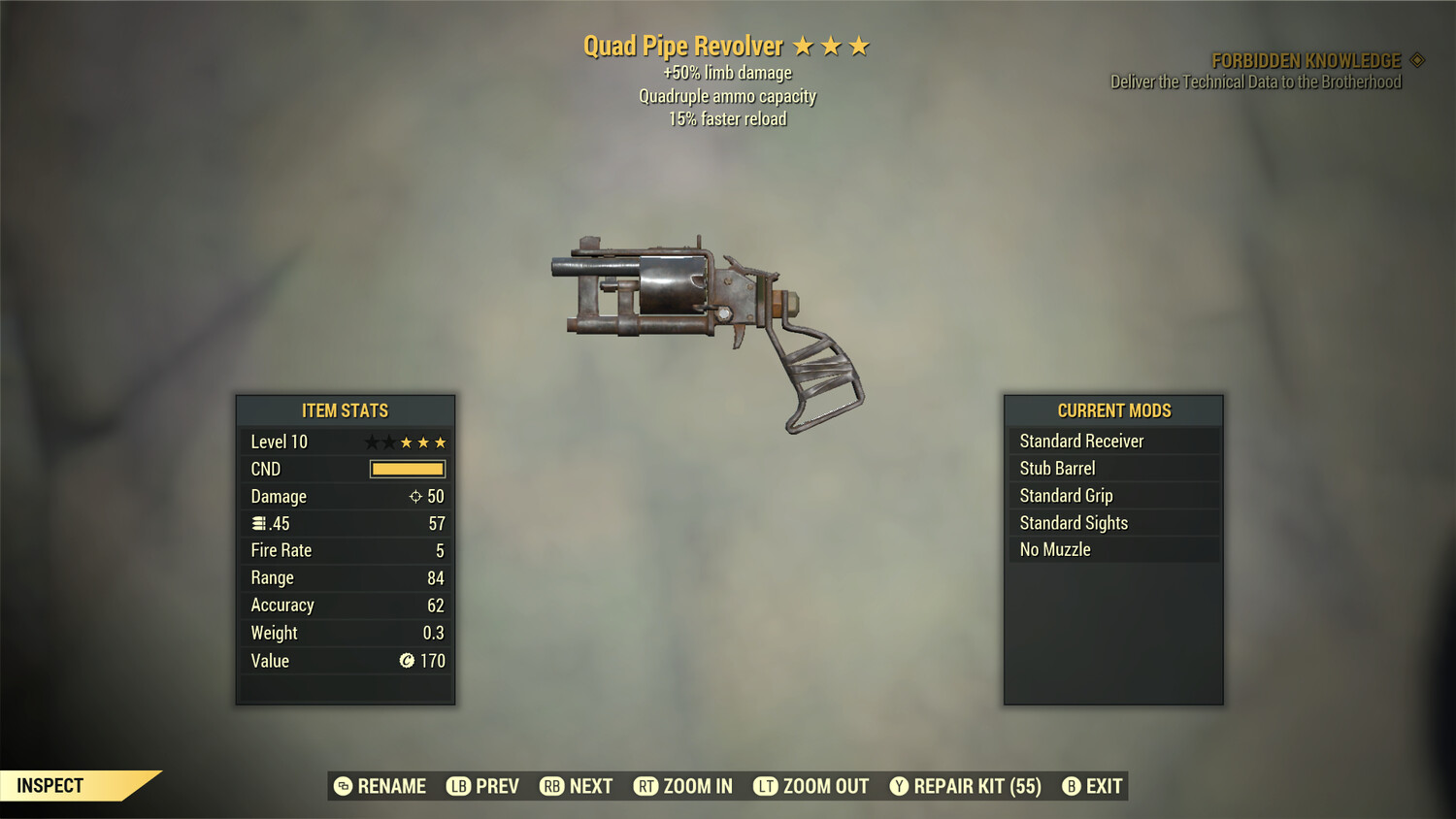Click the Y button icon for Repair Kit
Image resolution: width=1456 pixels, height=819 pixels.
900,786
